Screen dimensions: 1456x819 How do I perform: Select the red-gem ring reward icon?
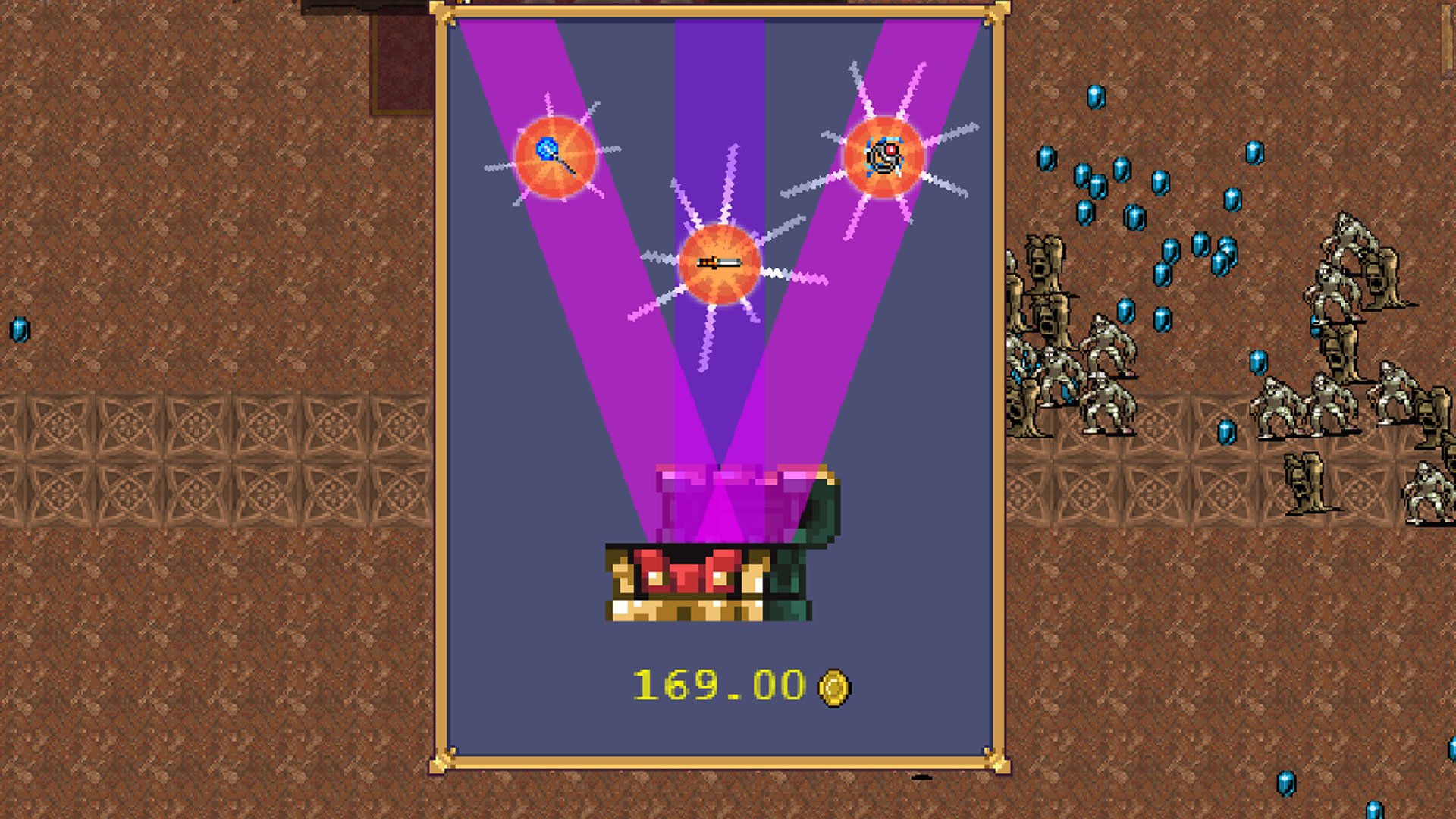tap(883, 157)
